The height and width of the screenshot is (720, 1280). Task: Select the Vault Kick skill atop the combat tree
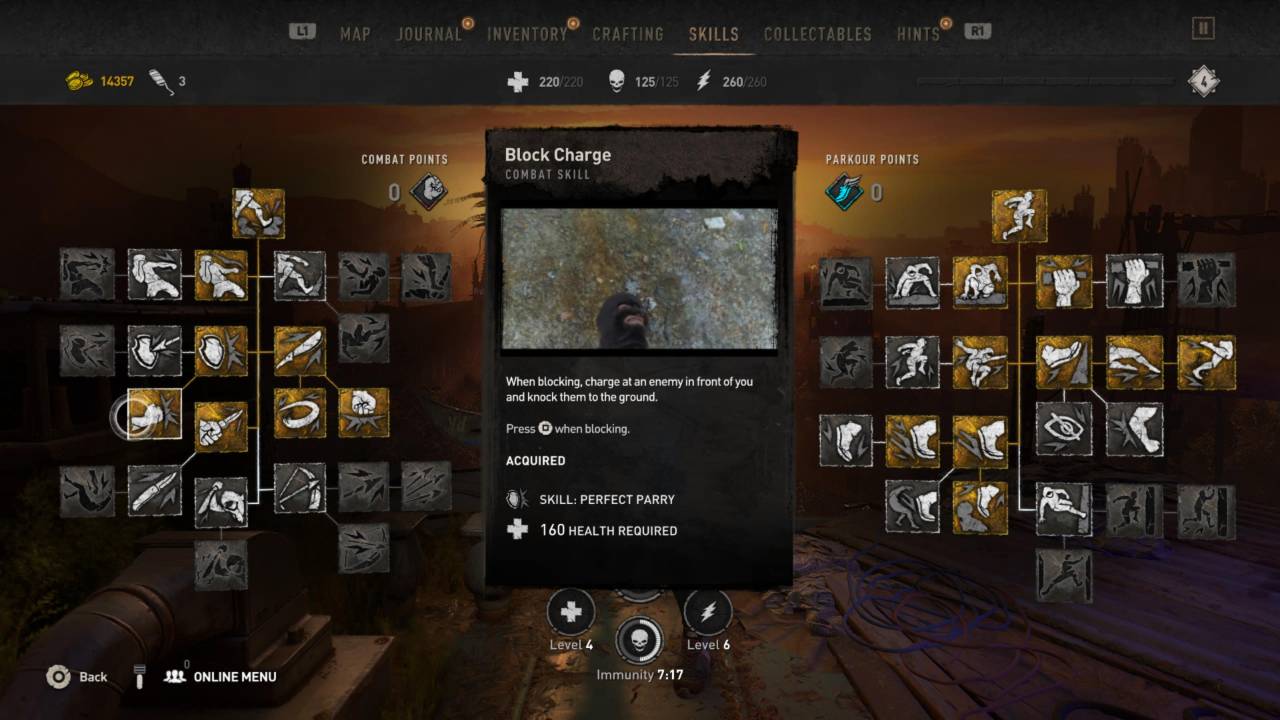258,211
